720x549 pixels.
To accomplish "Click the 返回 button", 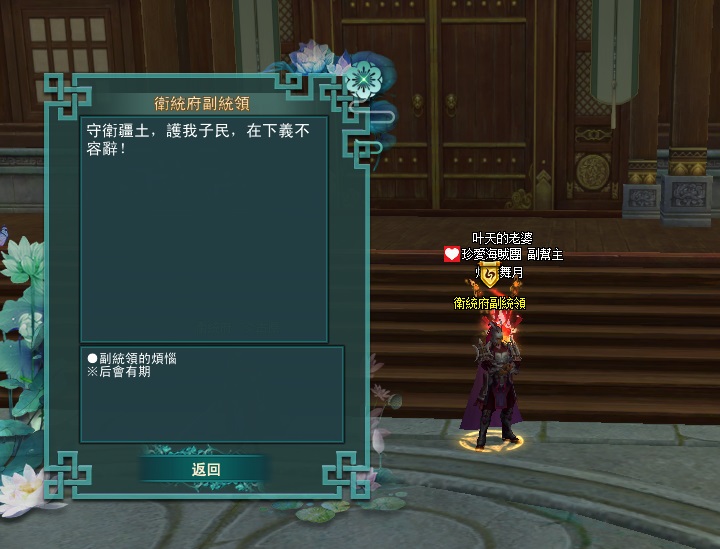I will pyautogui.click(x=205, y=469).
